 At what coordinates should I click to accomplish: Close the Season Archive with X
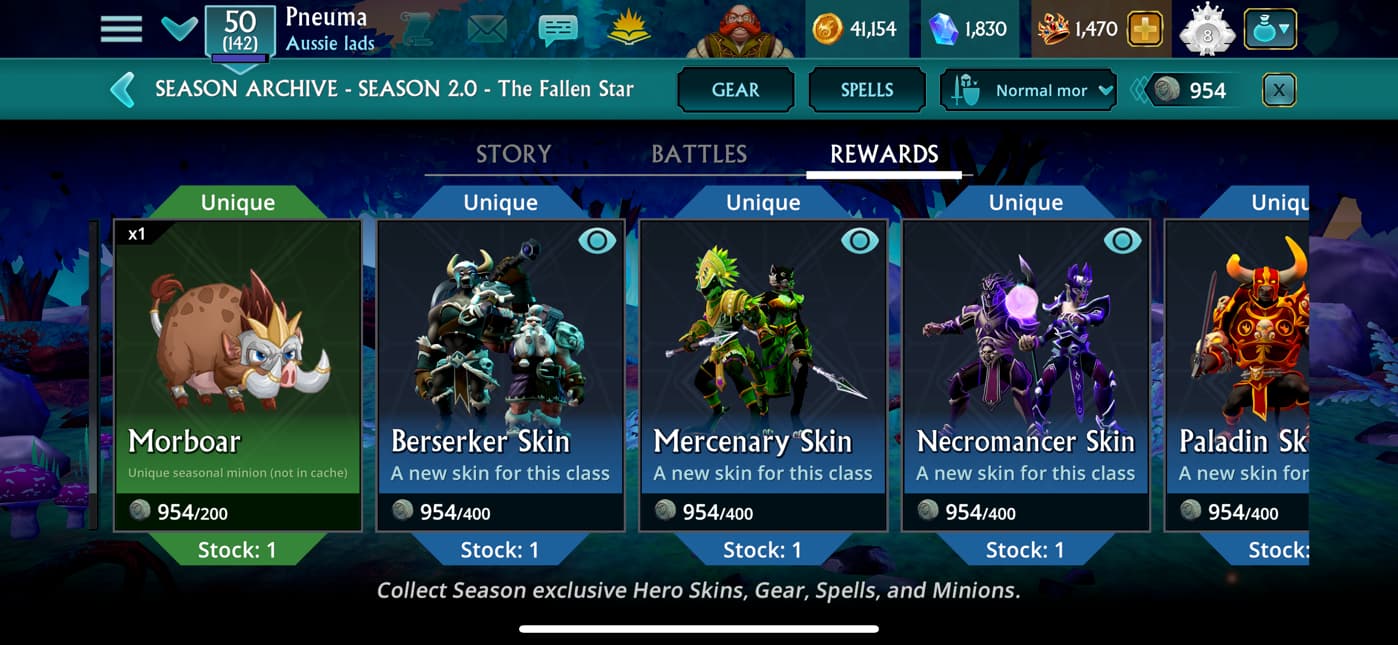1278,90
